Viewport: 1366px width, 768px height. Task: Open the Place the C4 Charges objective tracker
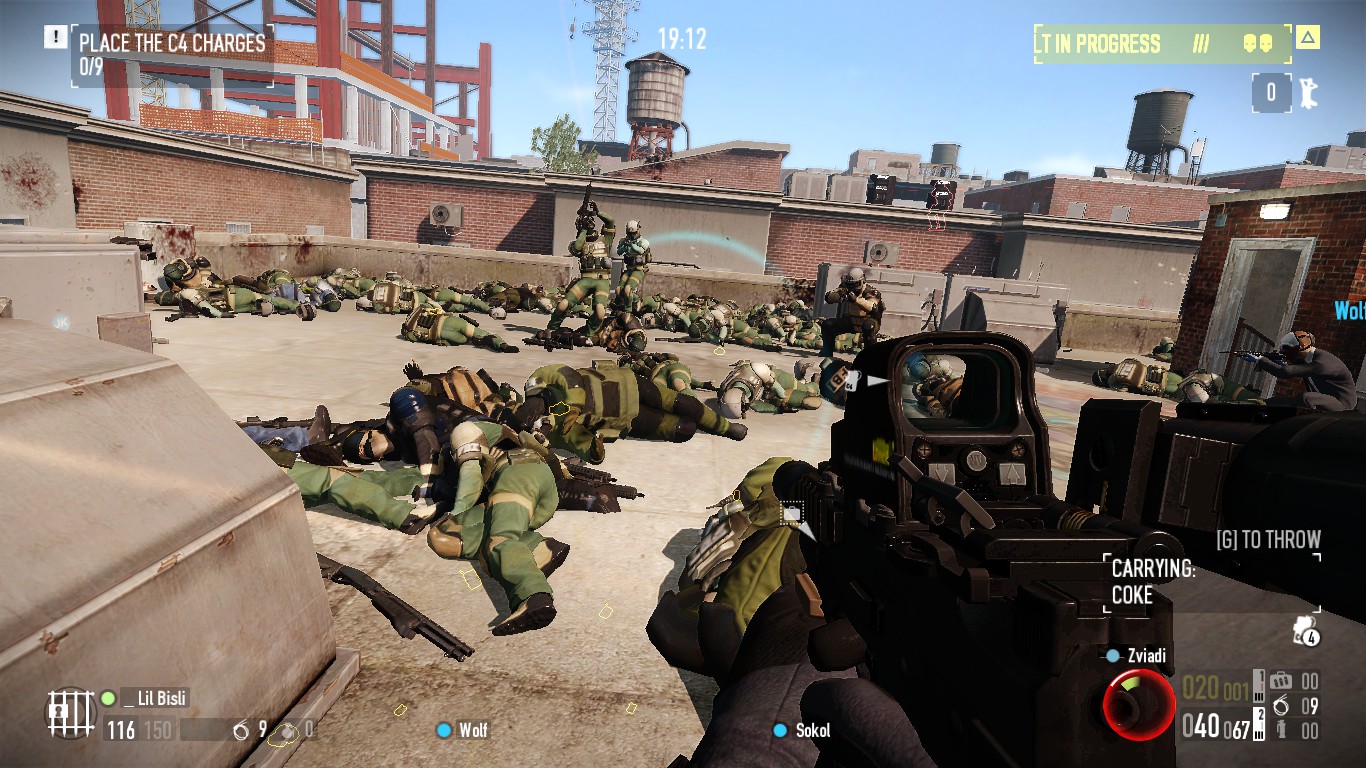172,53
